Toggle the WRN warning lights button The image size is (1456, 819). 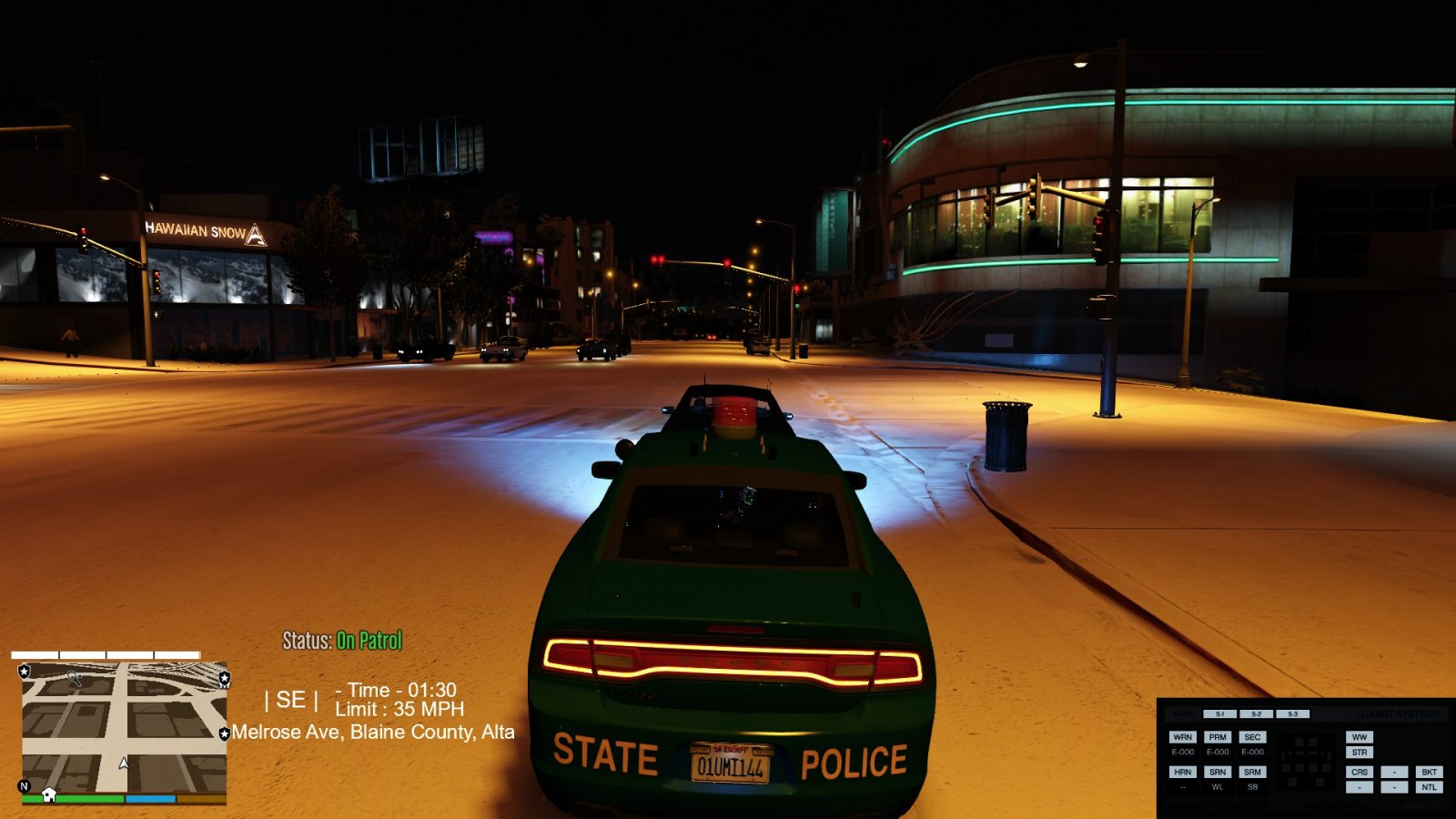1182,737
